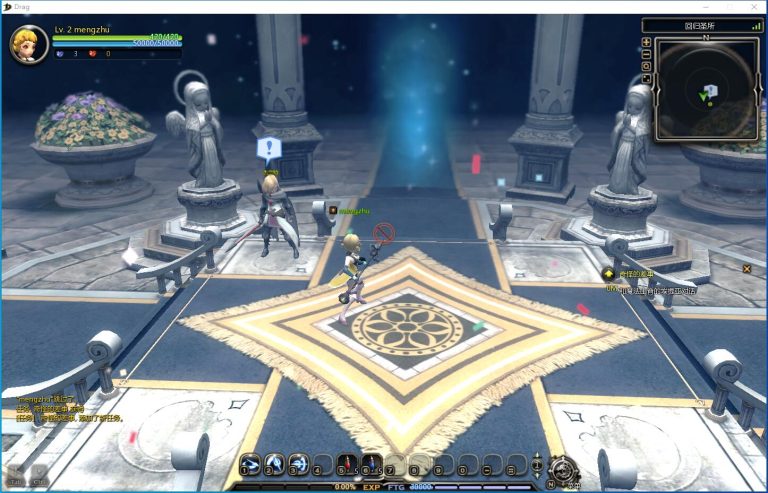Image resolution: width=768 pixels, height=493 pixels.
Task: Use the skill in hotbar slot 2
Action: pyautogui.click(x=274, y=464)
